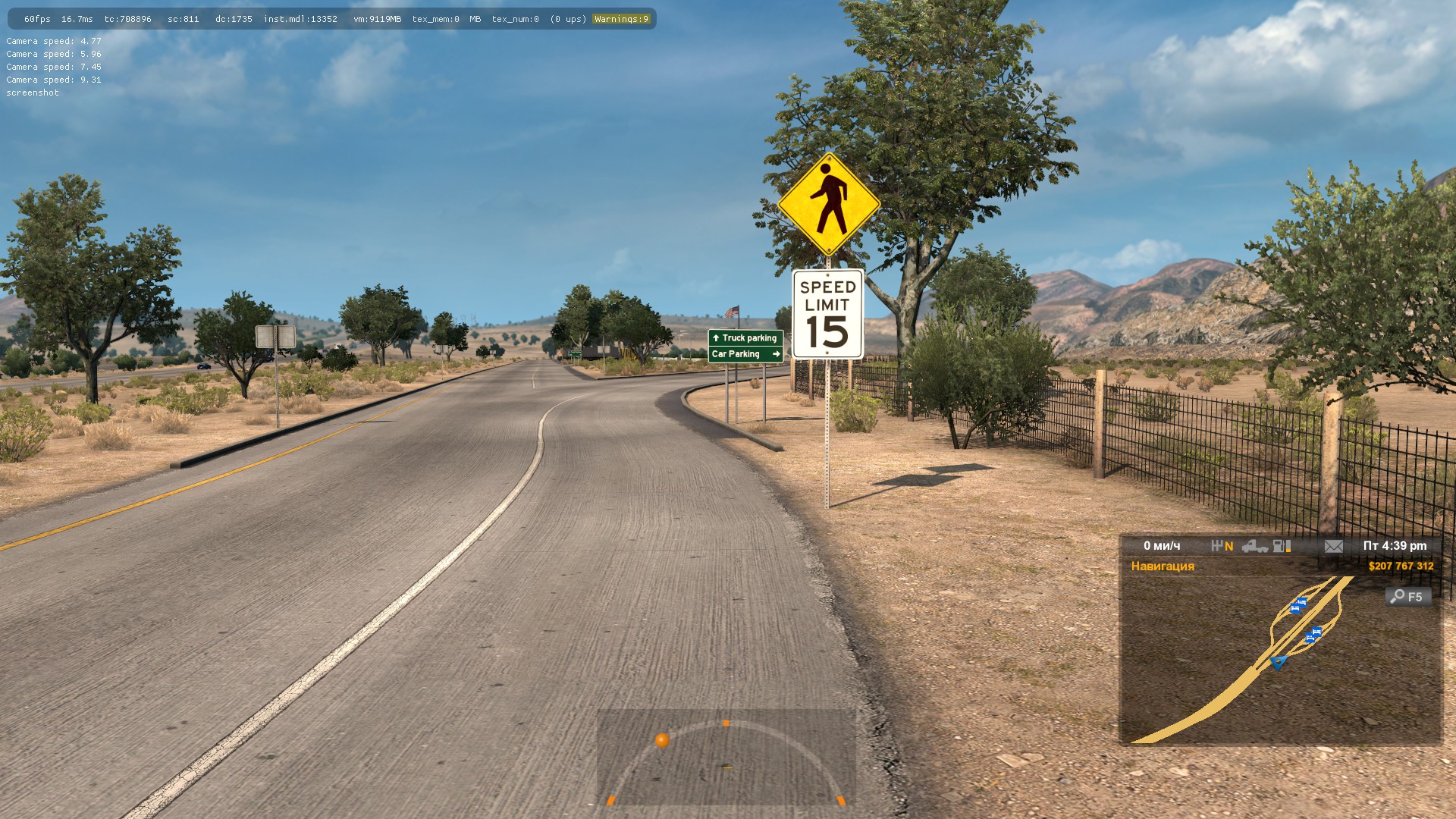
Task: Click the gear shifter indicator icon
Action: 1218,546
